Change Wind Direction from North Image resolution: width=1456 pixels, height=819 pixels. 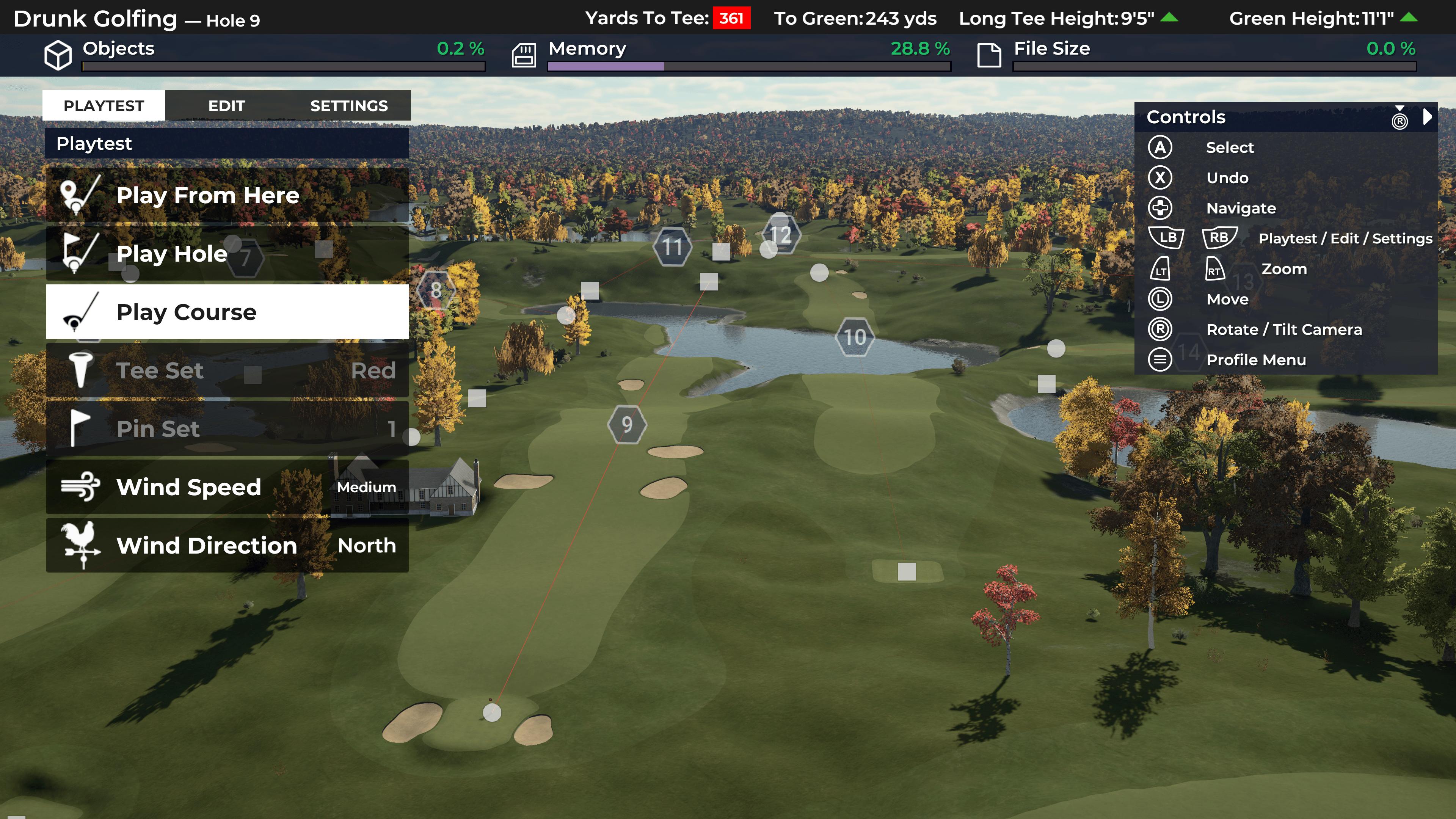[227, 546]
